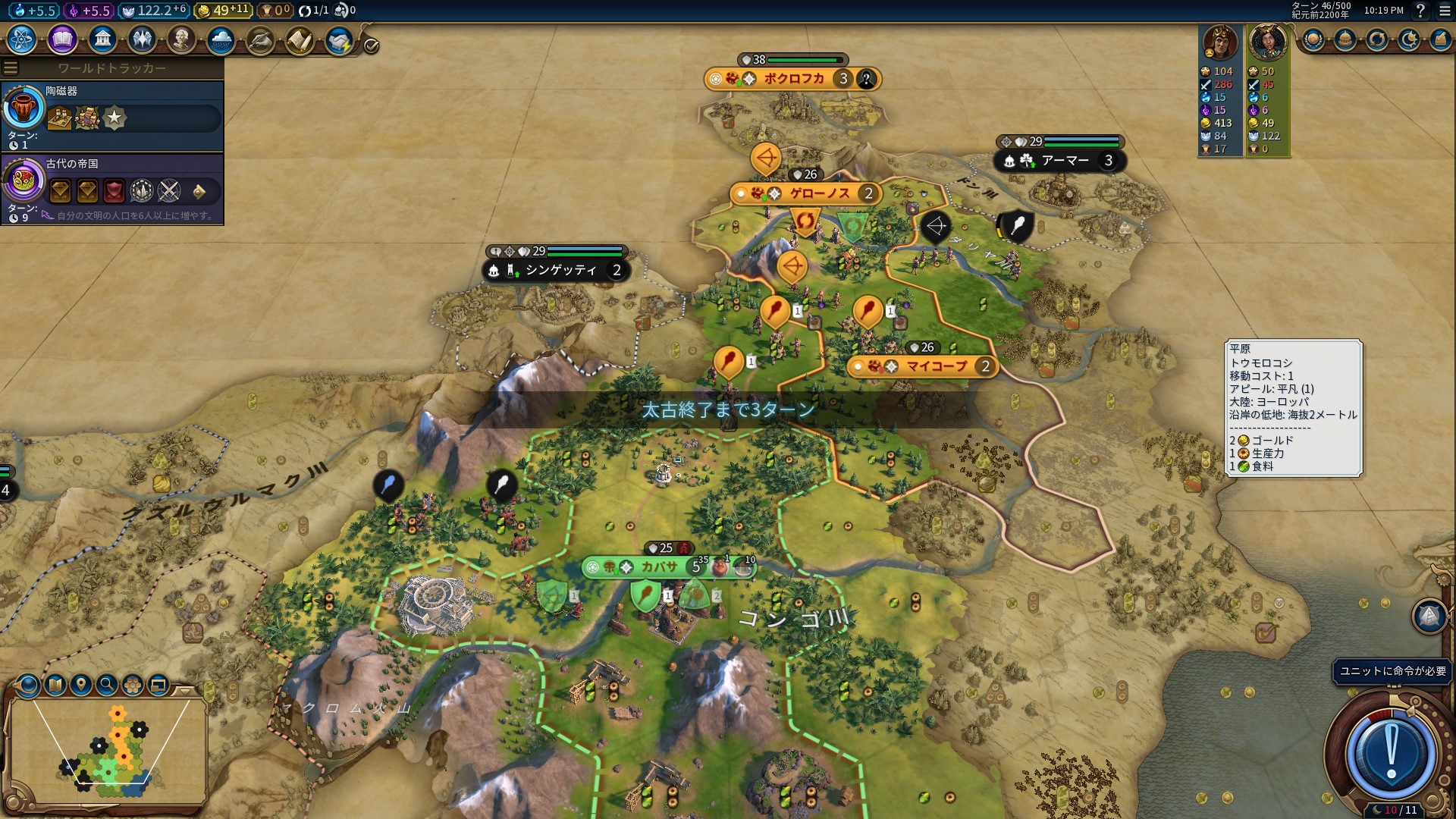Image resolution: width=1456 pixels, height=819 pixels.
Task: Open the religion winged icon
Action: tap(142, 39)
